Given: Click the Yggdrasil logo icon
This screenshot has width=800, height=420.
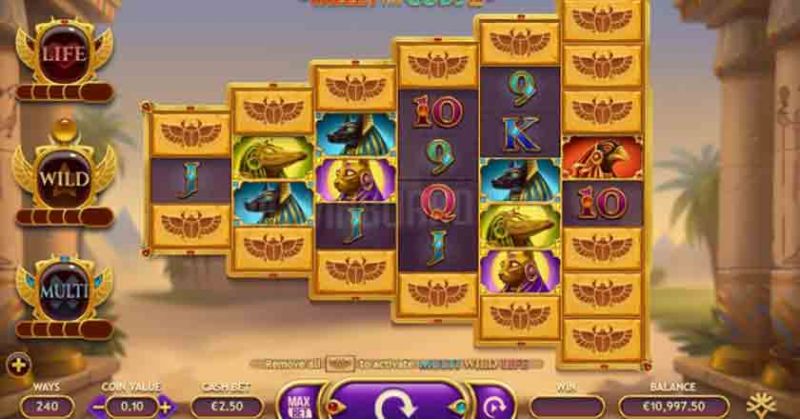Looking at the screenshot, I should click(x=771, y=404).
